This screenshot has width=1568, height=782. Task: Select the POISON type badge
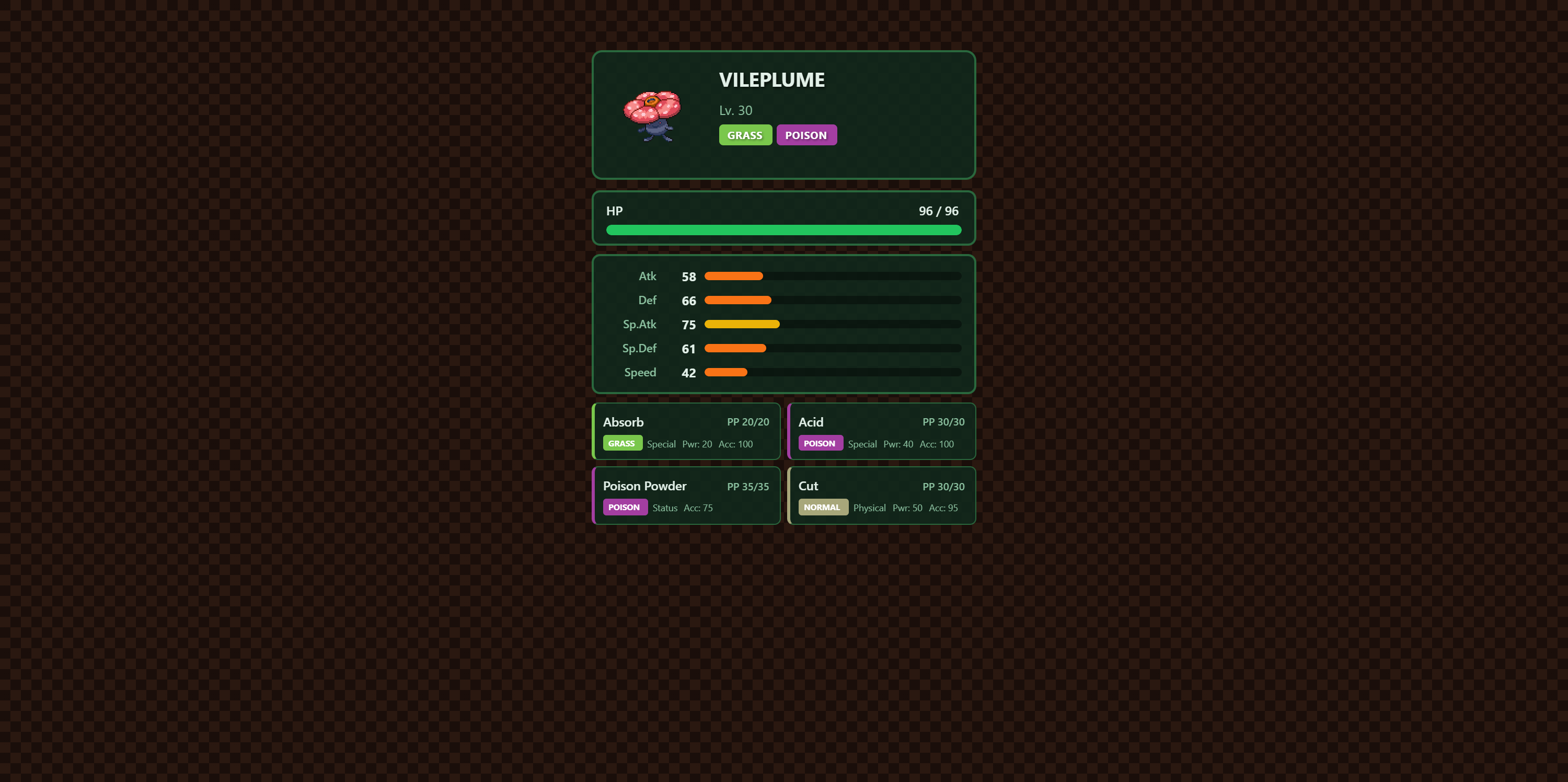[806, 134]
